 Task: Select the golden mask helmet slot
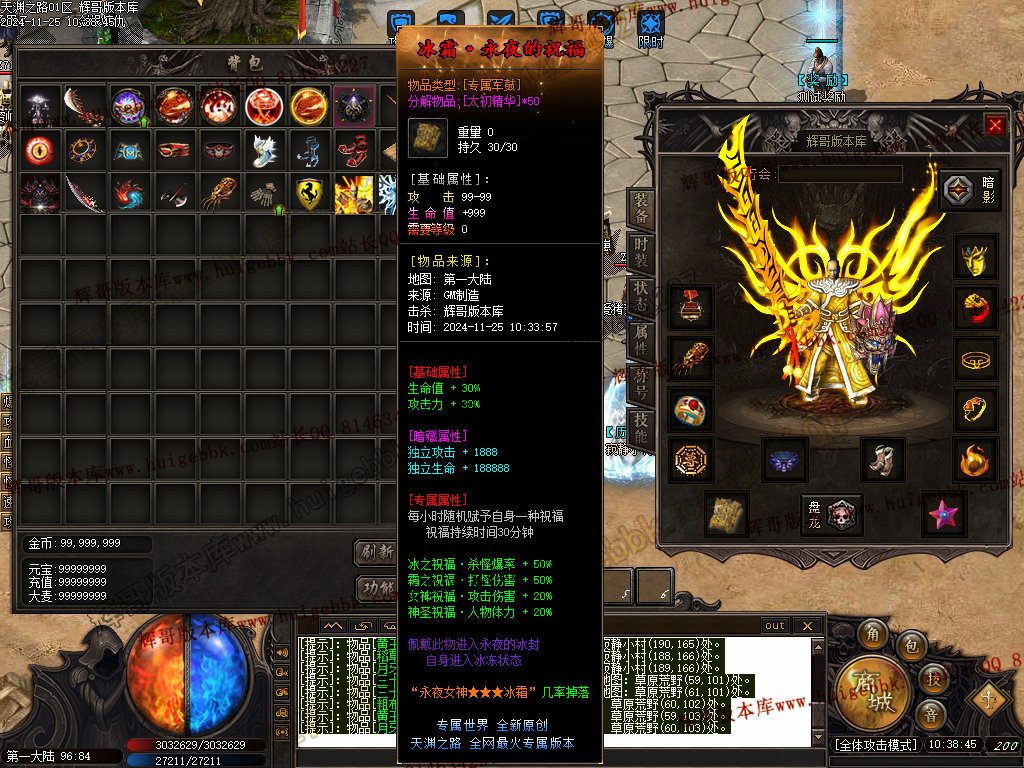click(x=974, y=257)
